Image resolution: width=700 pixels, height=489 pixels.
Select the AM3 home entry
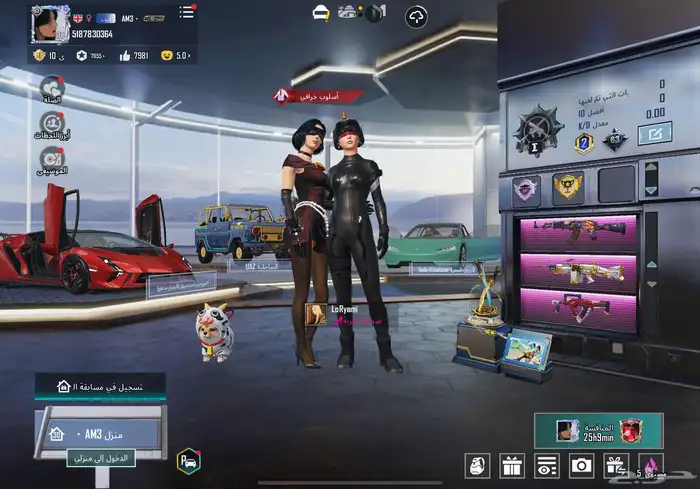point(100,435)
